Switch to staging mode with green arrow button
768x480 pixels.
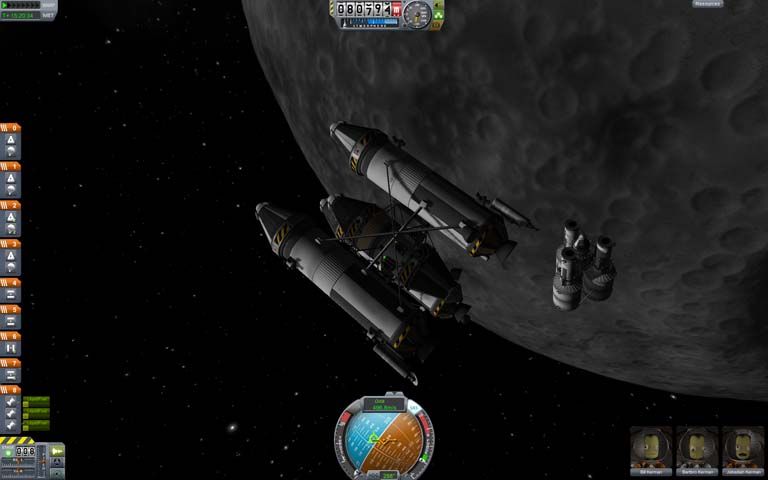point(57,451)
